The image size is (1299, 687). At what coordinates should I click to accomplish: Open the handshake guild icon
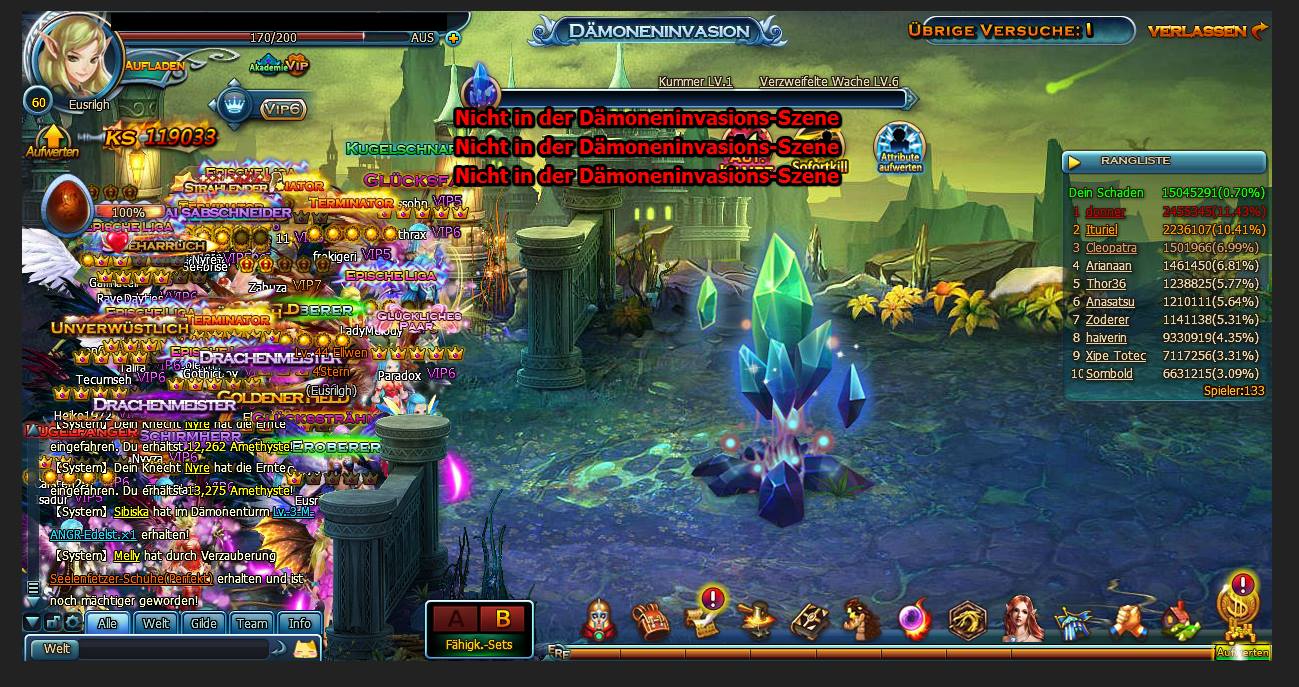[1127, 621]
